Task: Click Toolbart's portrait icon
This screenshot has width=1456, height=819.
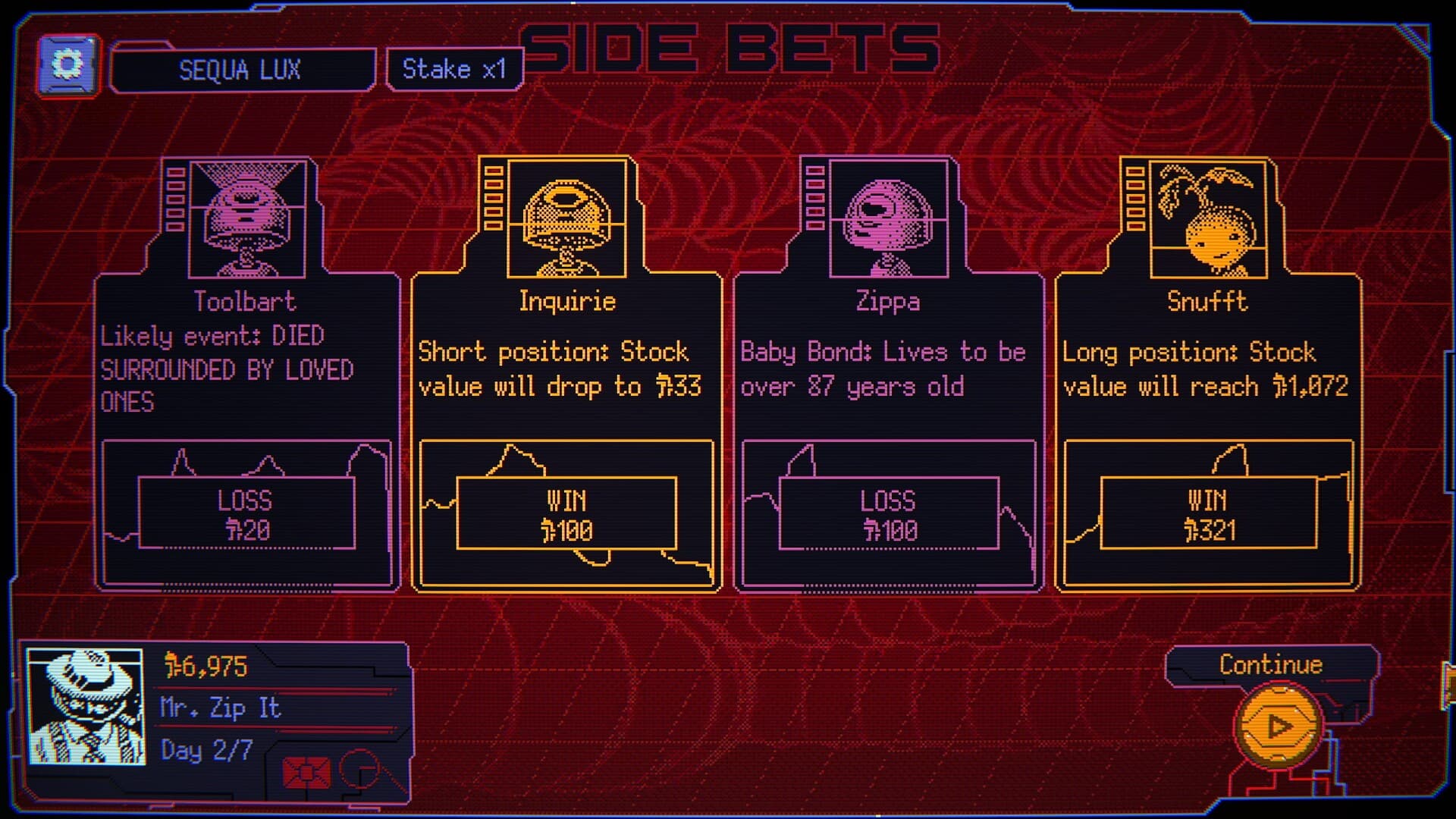Action: [243, 216]
